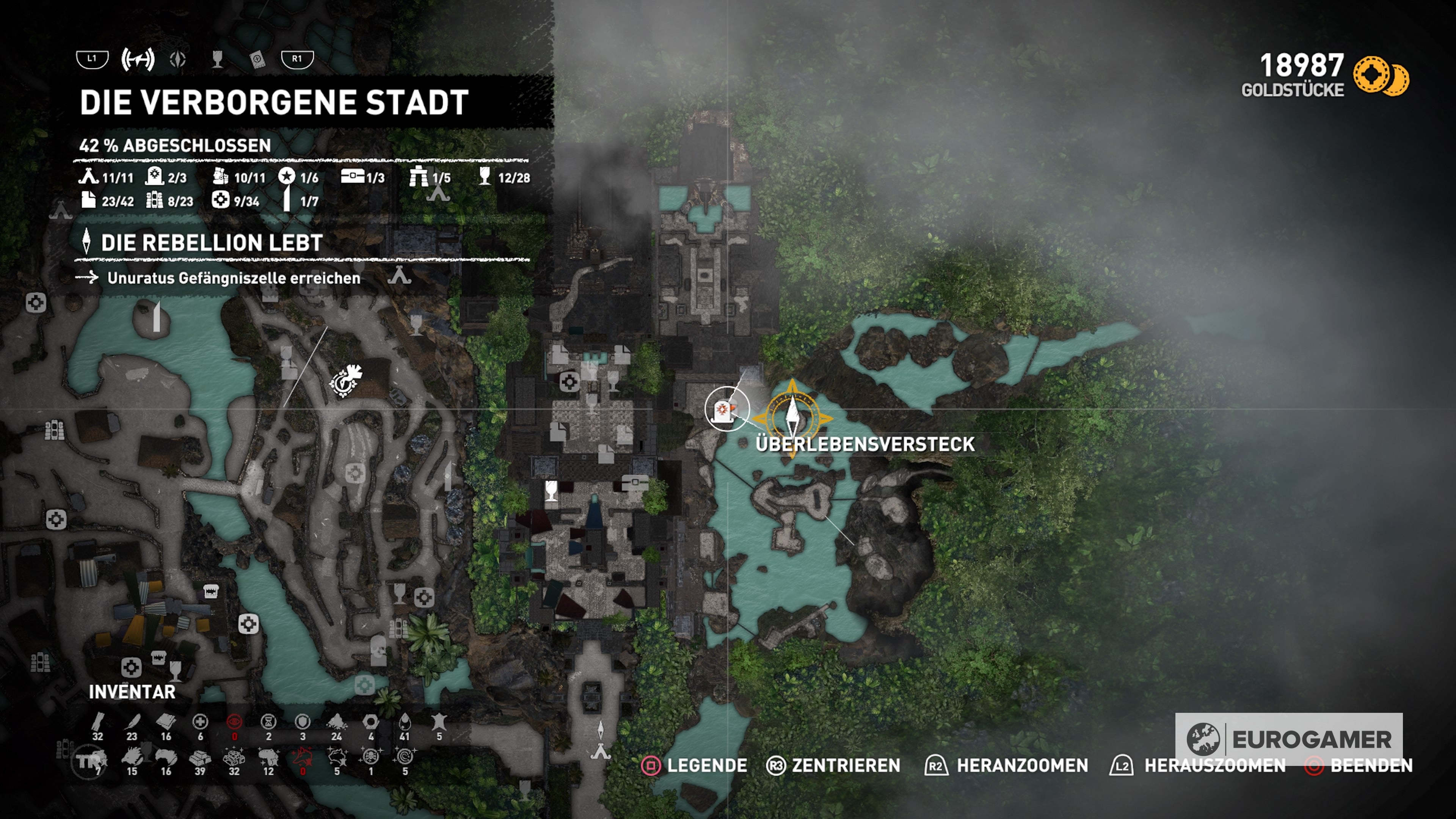Viewport: 1456px width, 819px height.
Task: Click the side mission feather marker
Action: (345, 380)
